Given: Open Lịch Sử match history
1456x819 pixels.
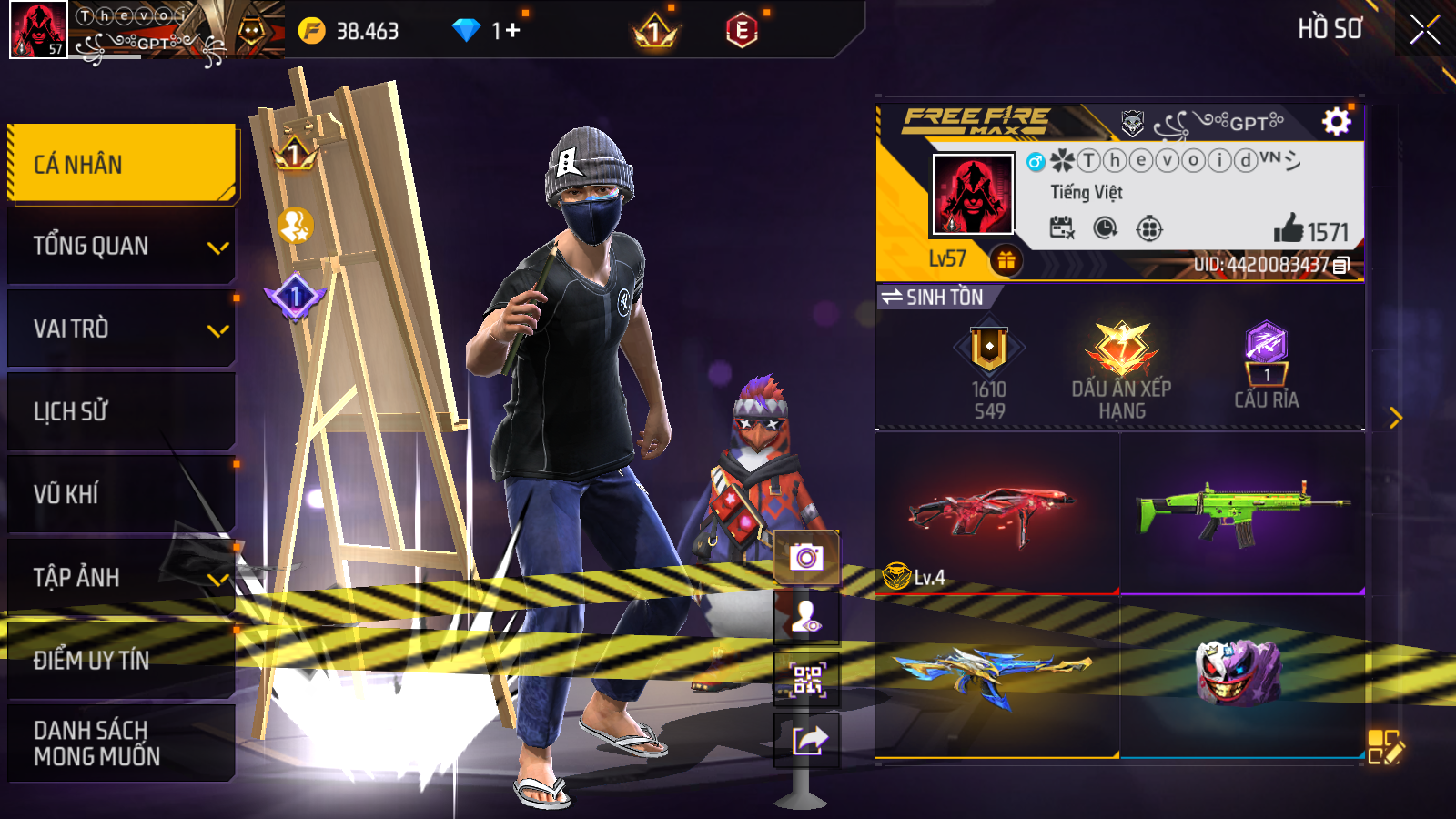Looking at the screenshot, I should (x=122, y=411).
